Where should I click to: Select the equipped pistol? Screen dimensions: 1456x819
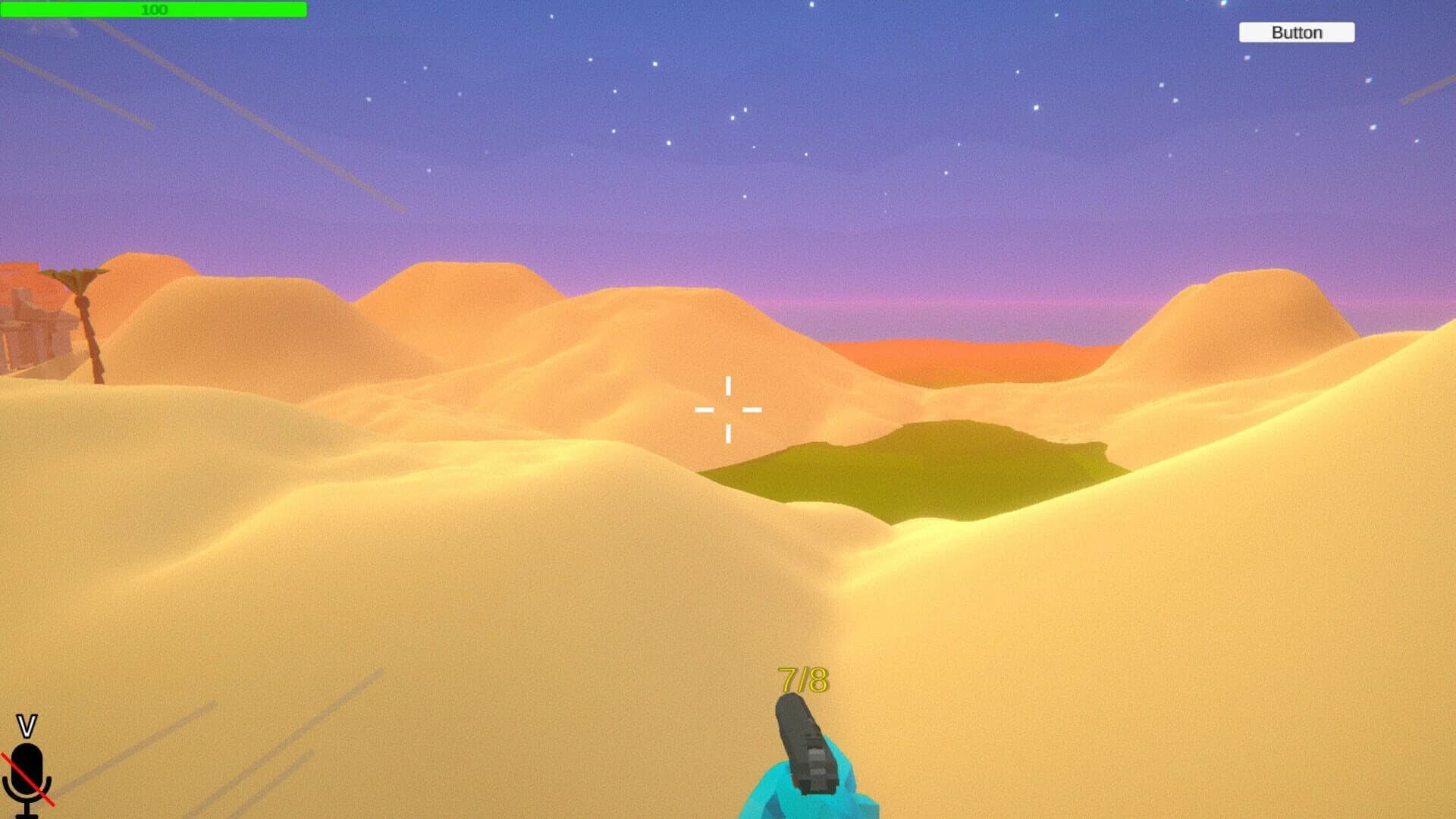coord(804,743)
